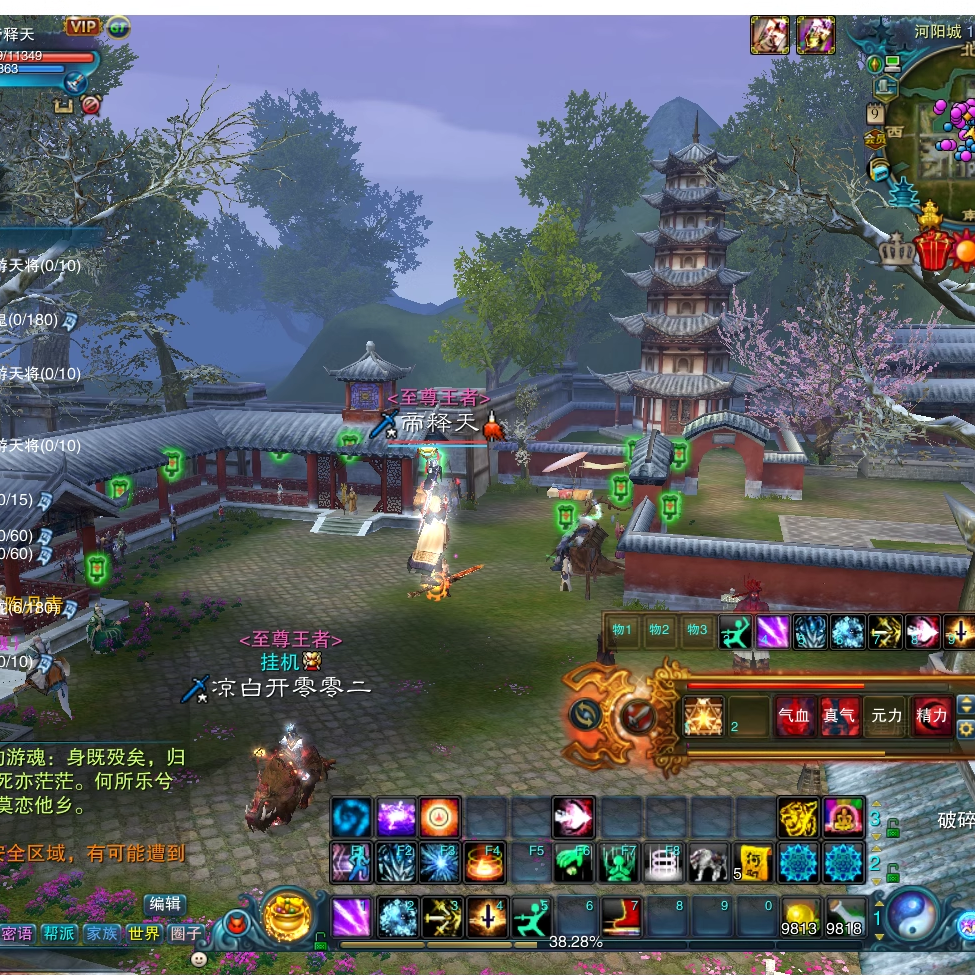This screenshot has width=975, height=975.
Task: Use the potion bottle with 9818 count
Action: pyautogui.click(x=846, y=917)
